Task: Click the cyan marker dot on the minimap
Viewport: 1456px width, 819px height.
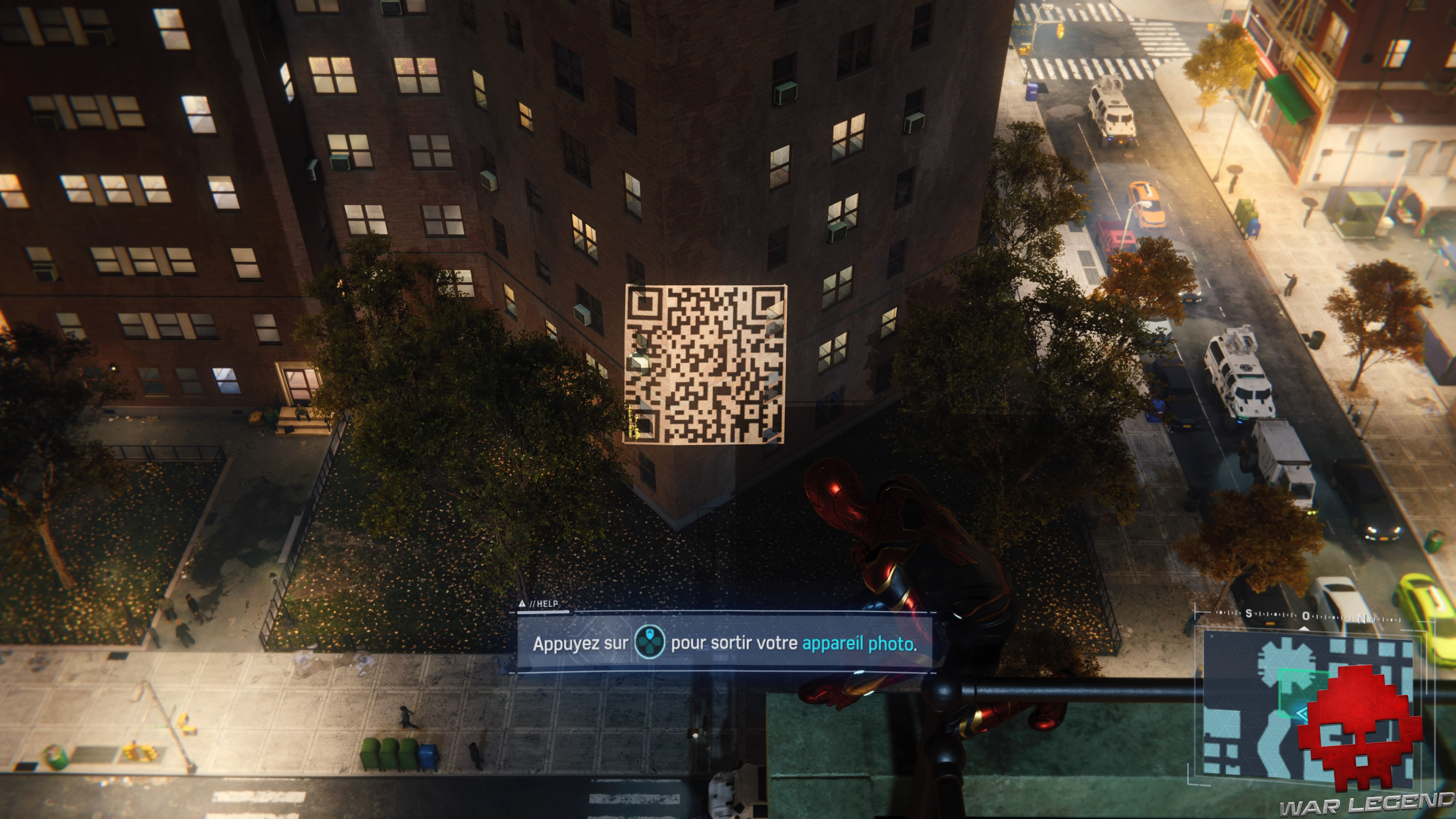Action: click(x=1213, y=637)
